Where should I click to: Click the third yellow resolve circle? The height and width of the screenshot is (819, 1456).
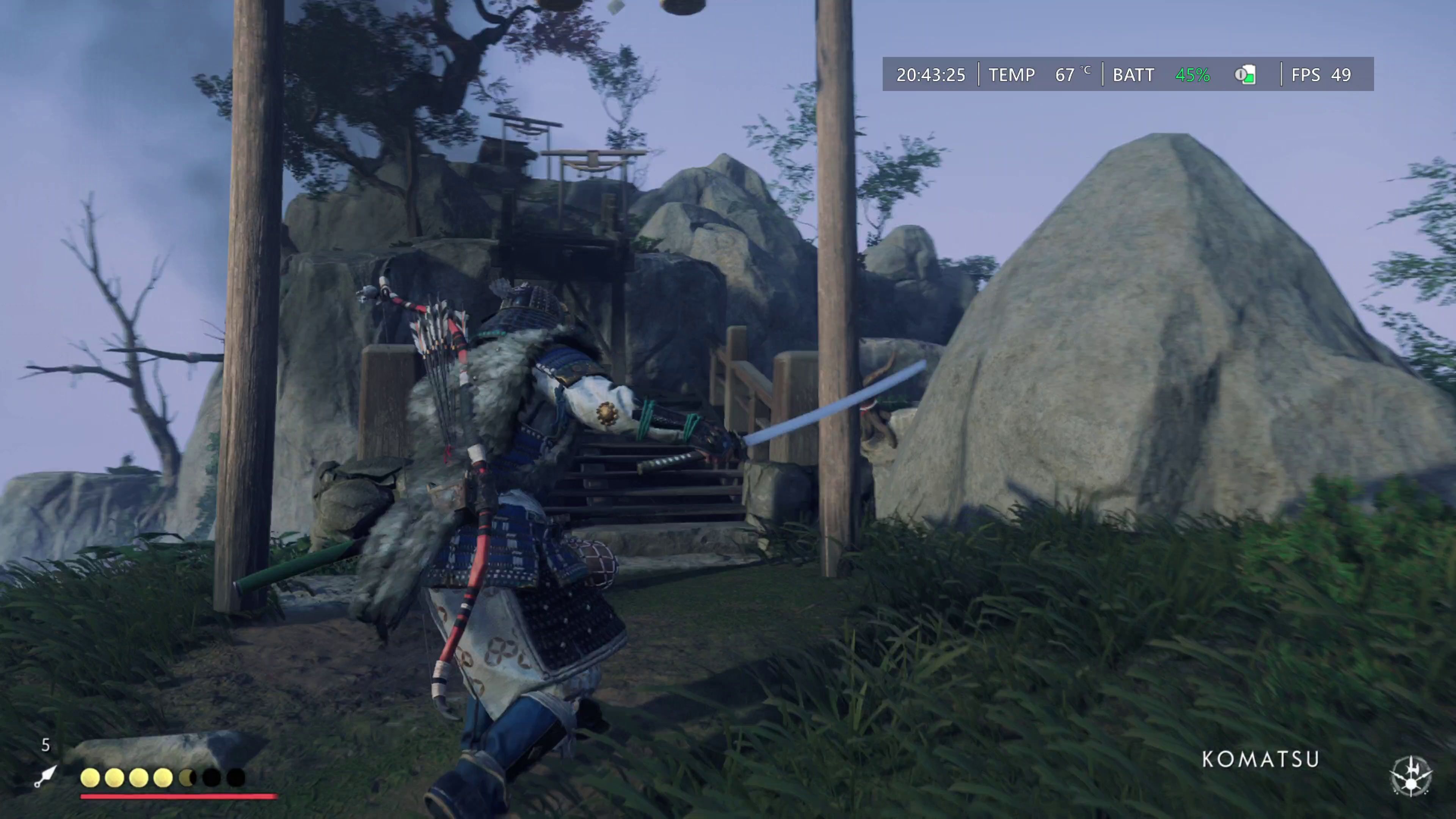coord(139,778)
